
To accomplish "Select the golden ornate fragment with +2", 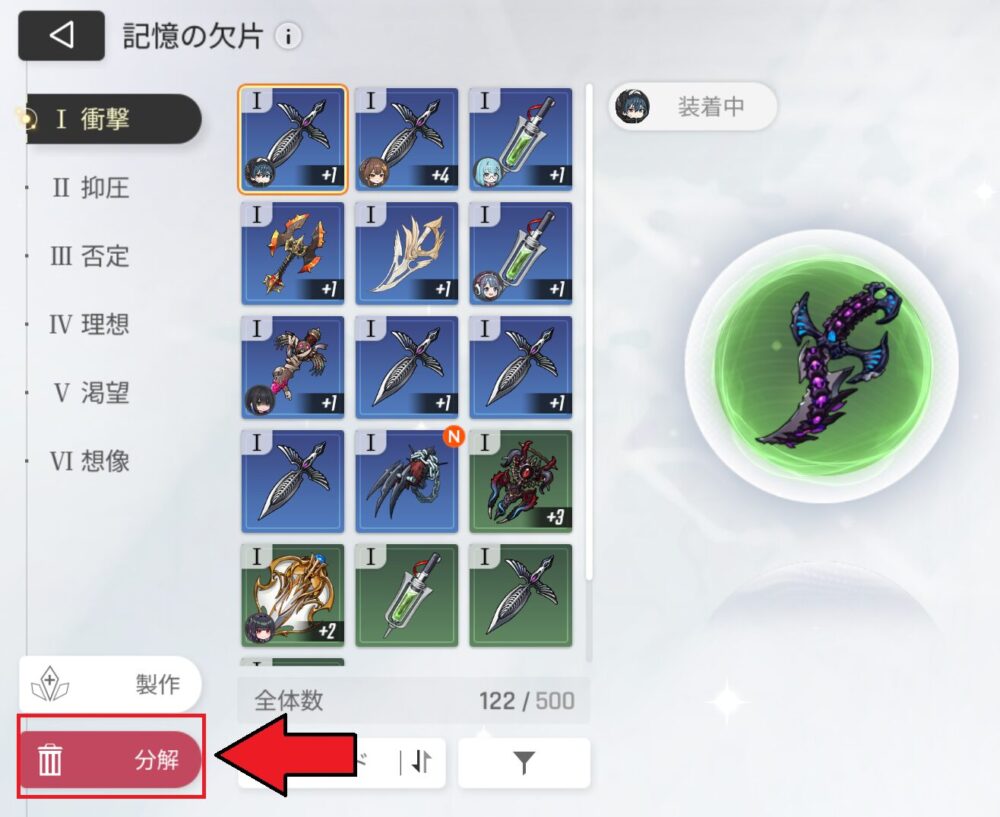I will pyautogui.click(x=293, y=596).
